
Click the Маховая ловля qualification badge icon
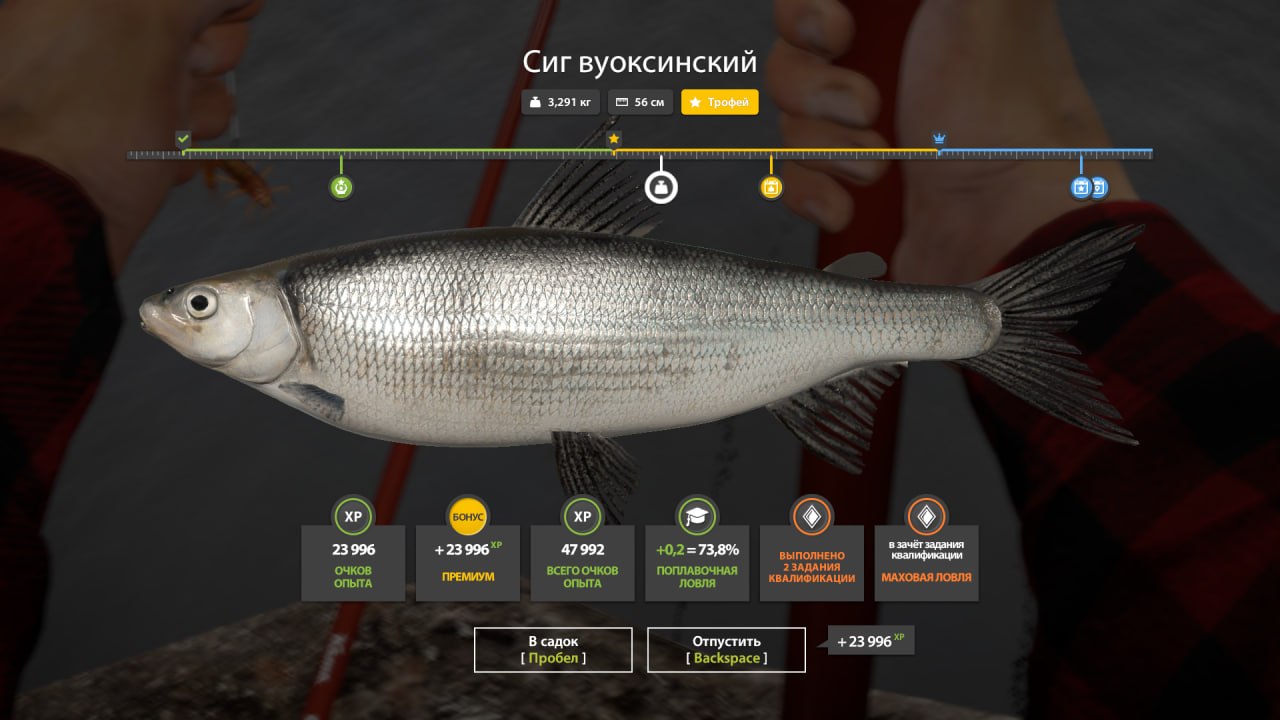926,517
